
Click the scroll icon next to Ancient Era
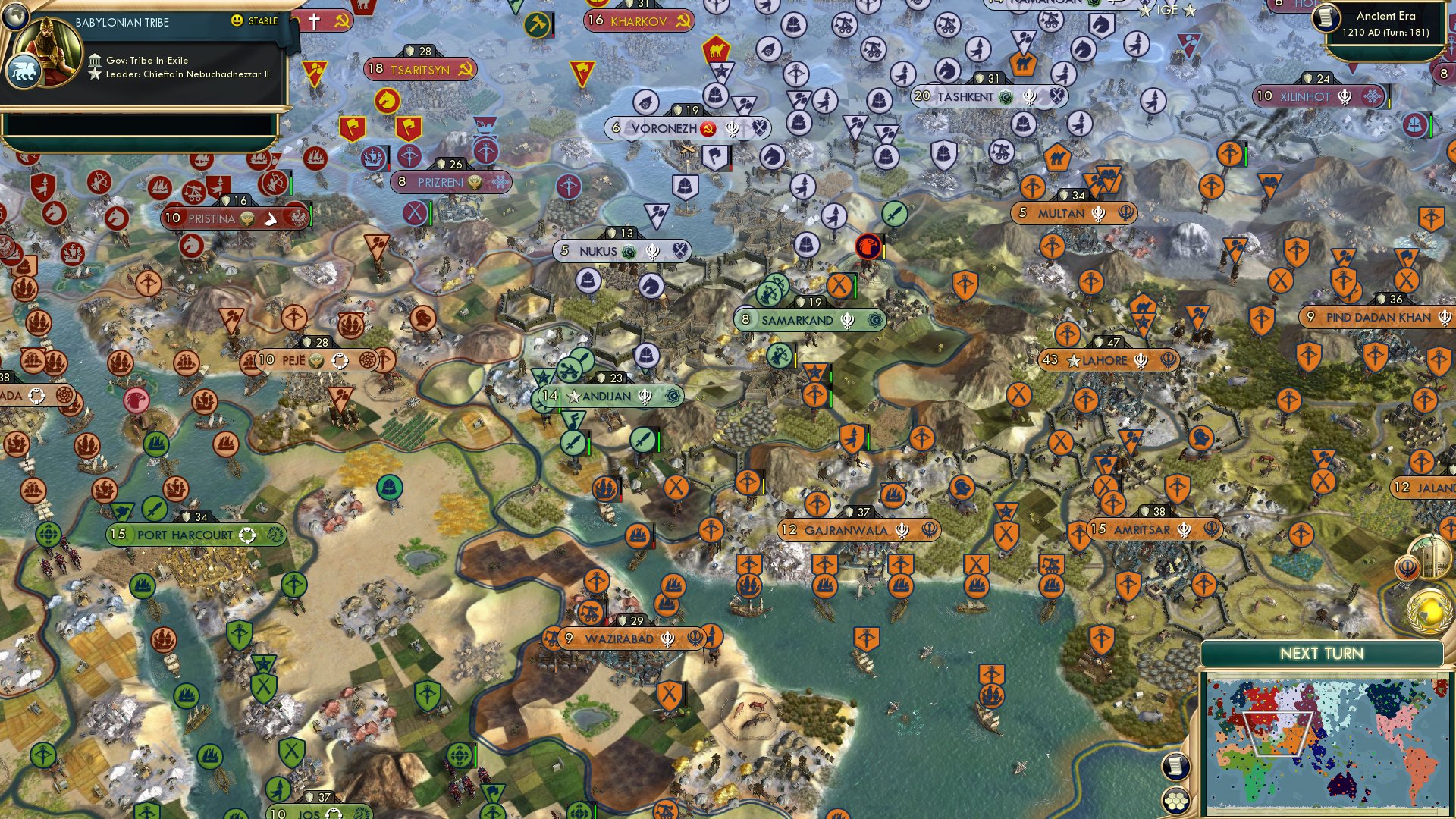1326,18
